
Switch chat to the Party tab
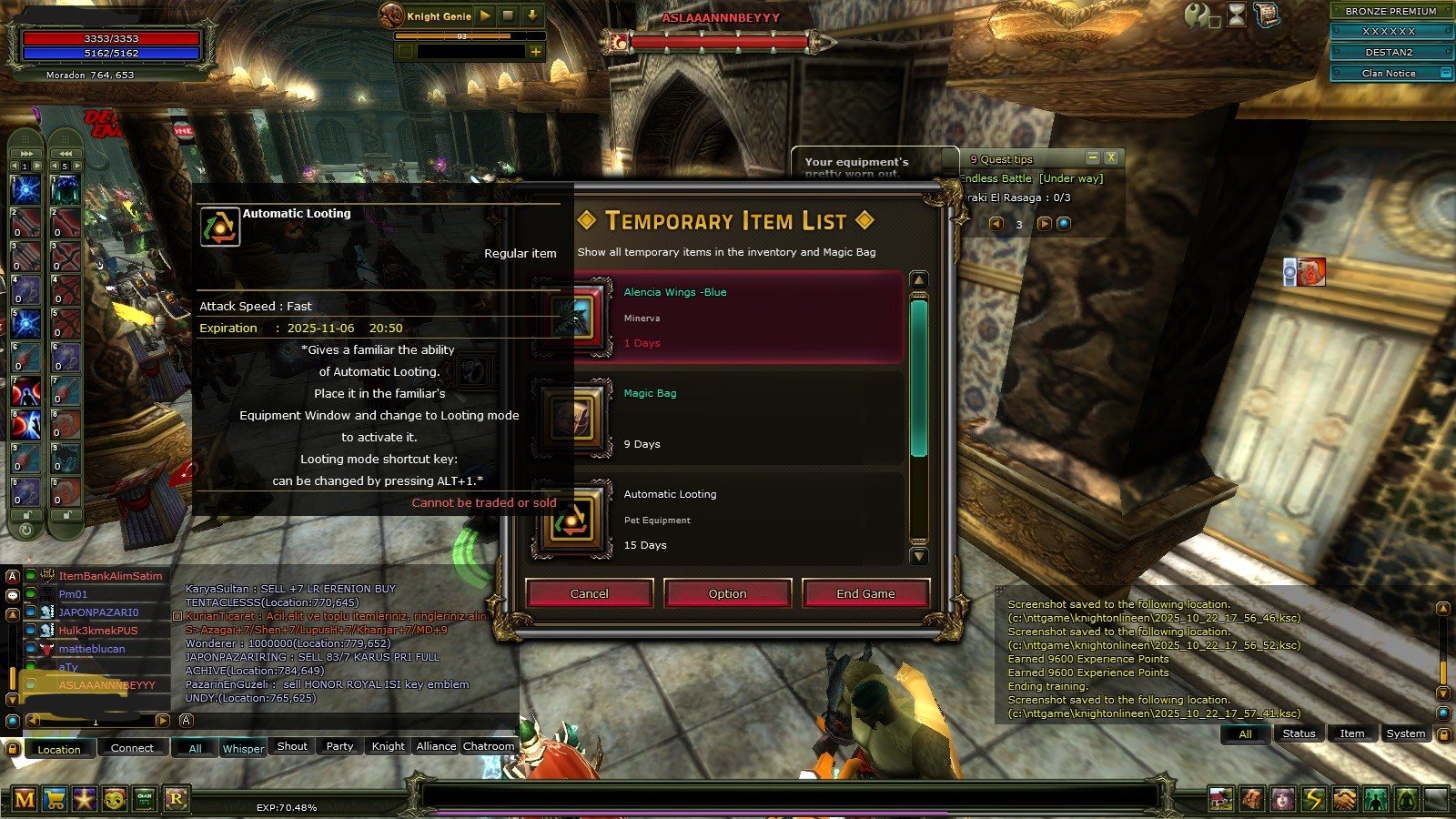tap(339, 746)
